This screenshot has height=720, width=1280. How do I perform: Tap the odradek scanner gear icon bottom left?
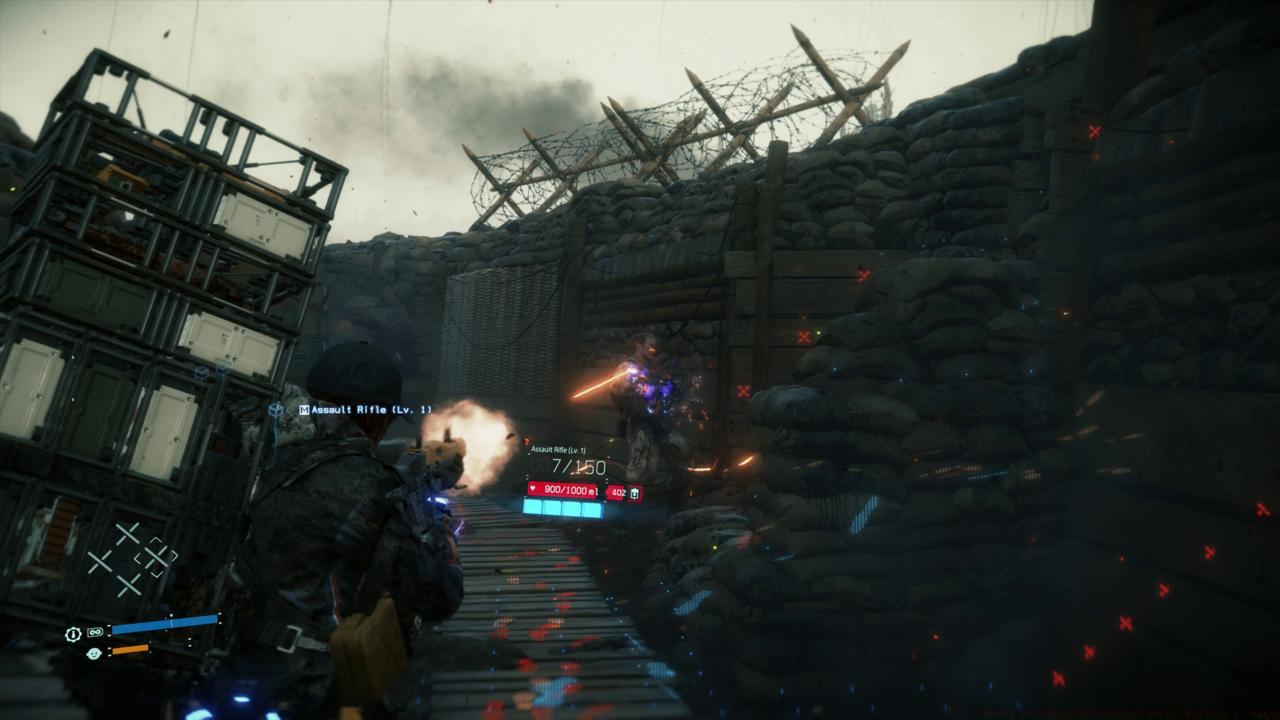73,633
